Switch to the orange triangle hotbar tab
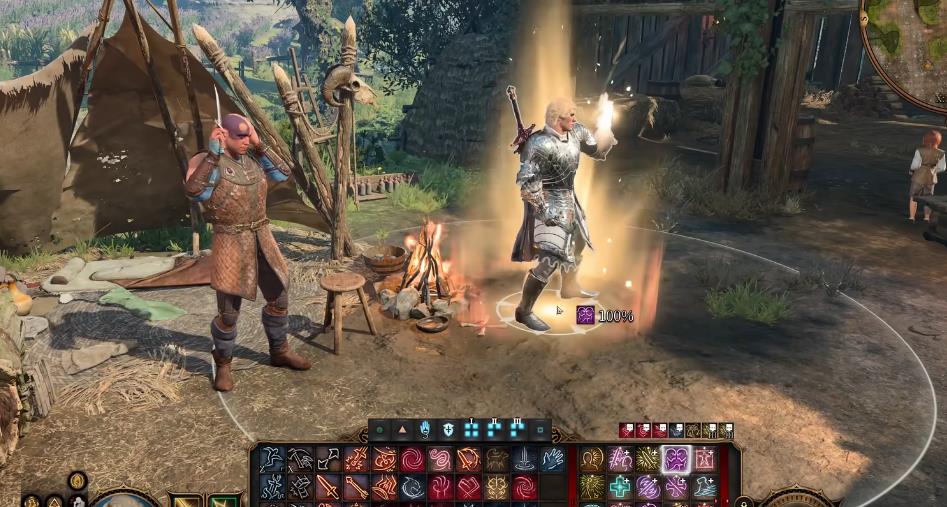Image resolution: width=947 pixels, height=507 pixels. coord(403,430)
